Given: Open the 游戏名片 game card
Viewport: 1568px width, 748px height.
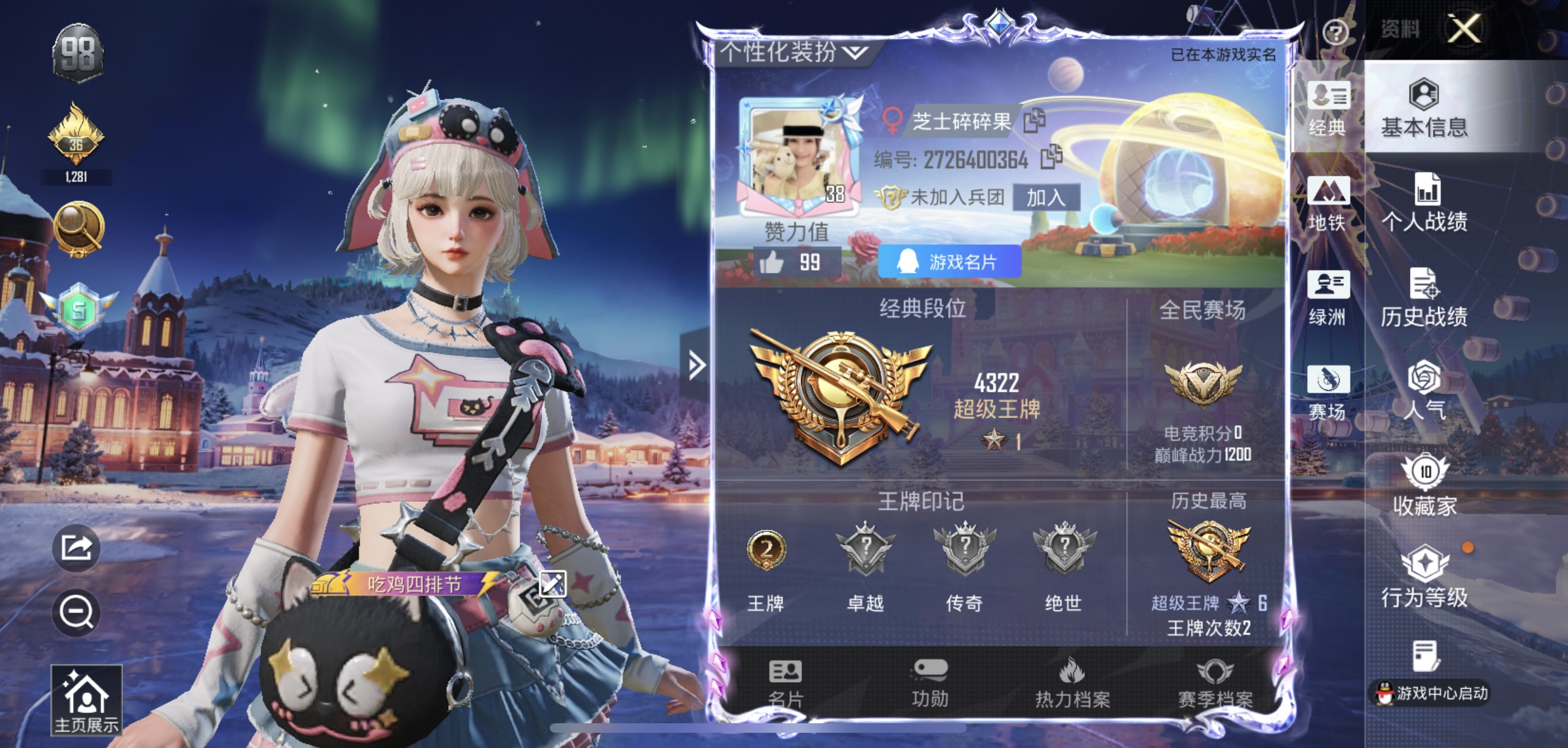Looking at the screenshot, I should (x=948, y=262).
